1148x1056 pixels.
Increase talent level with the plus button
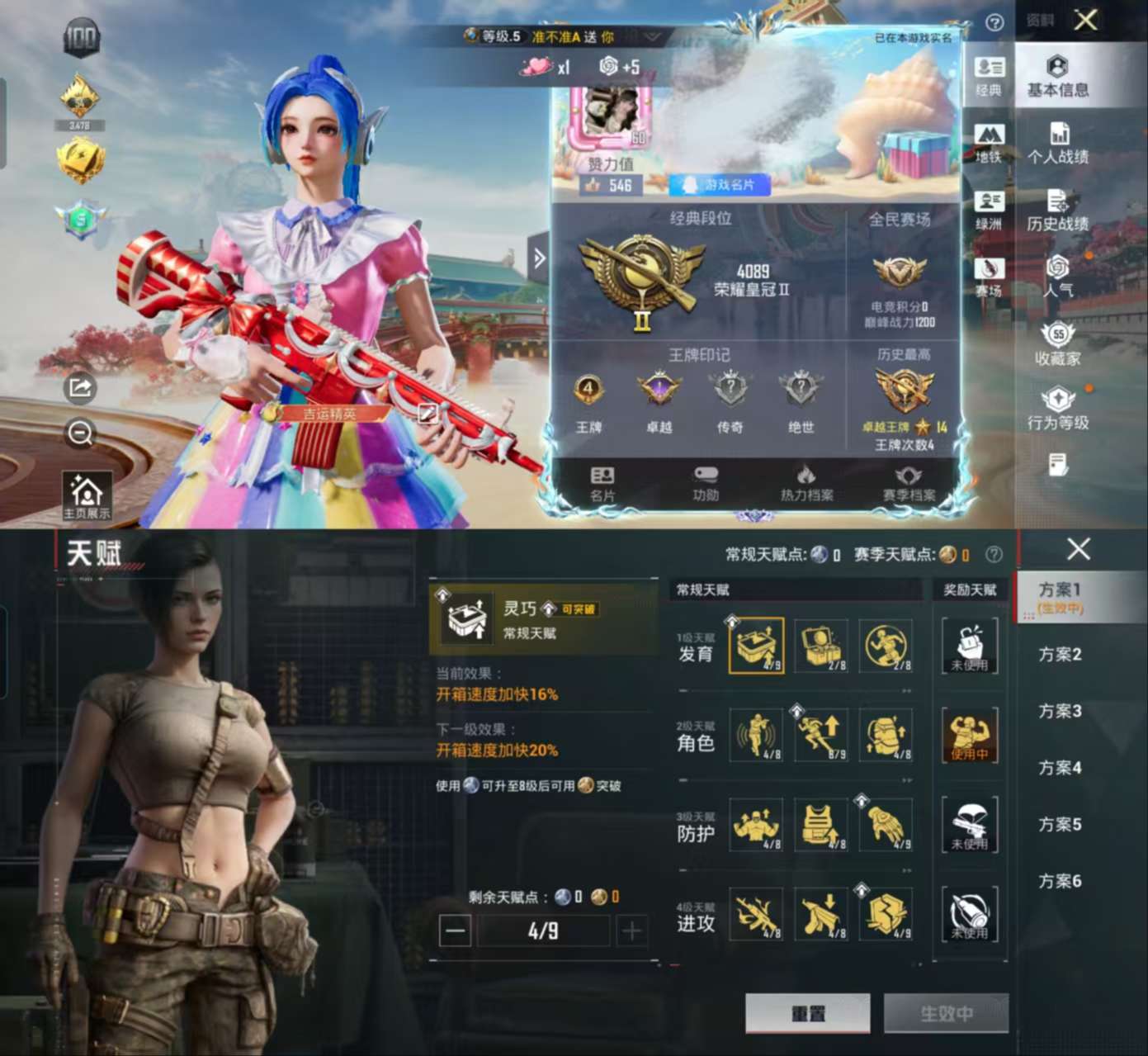point(631,931)
